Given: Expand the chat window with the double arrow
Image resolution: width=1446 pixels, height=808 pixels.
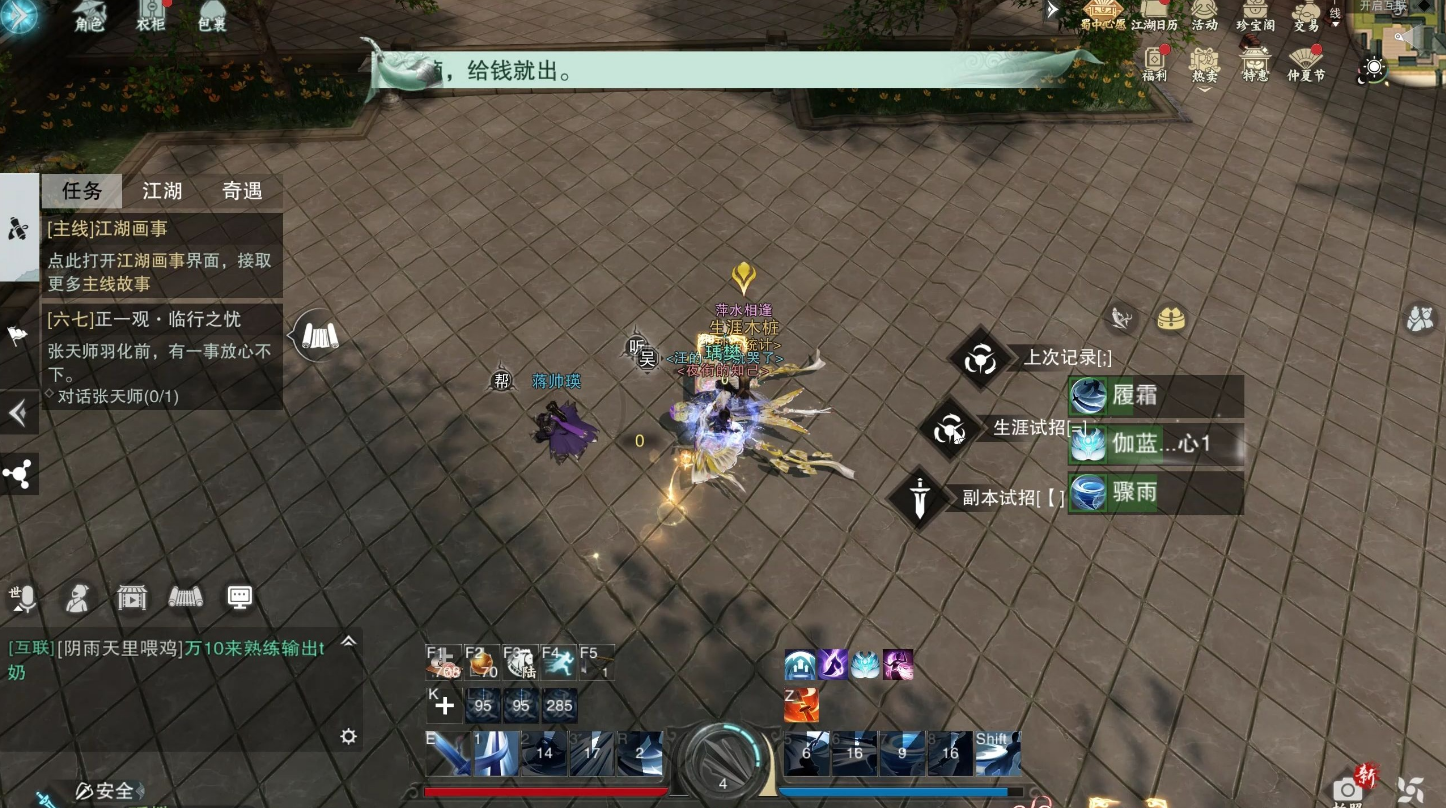Looking at the screenshot, I should tap(348, 642).
